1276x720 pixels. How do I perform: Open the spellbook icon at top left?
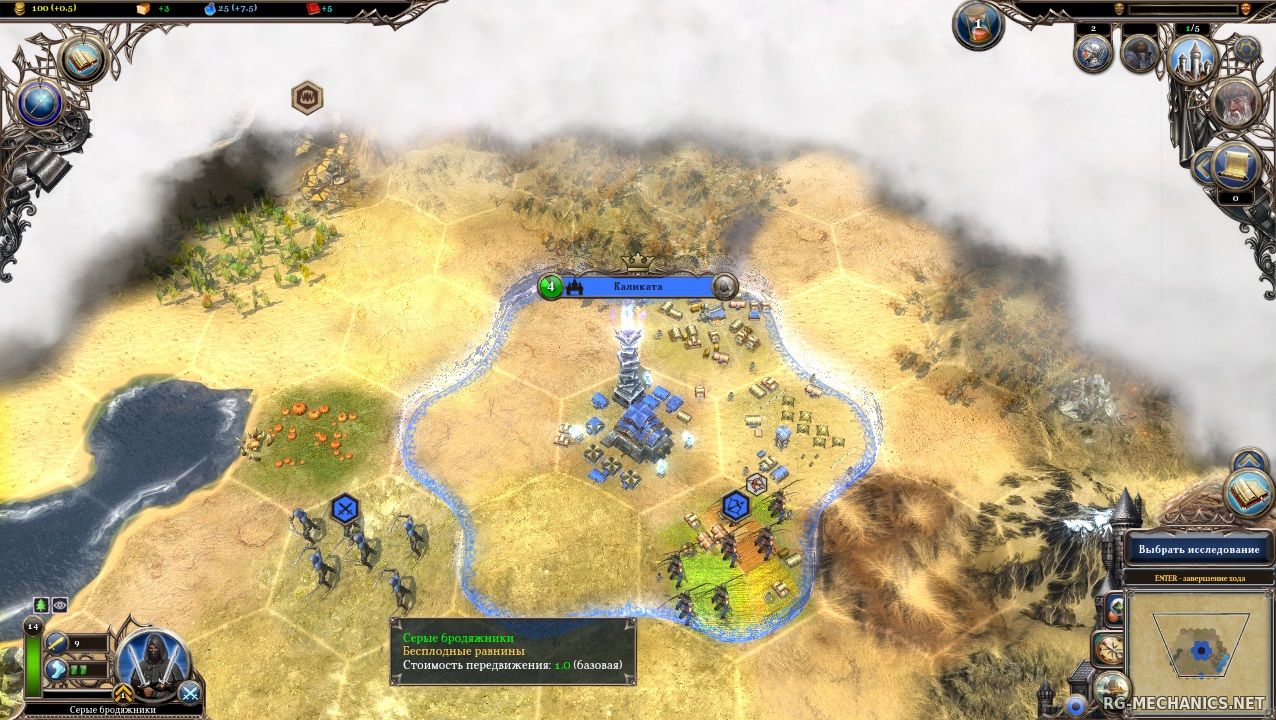click(x=83, y=59)
